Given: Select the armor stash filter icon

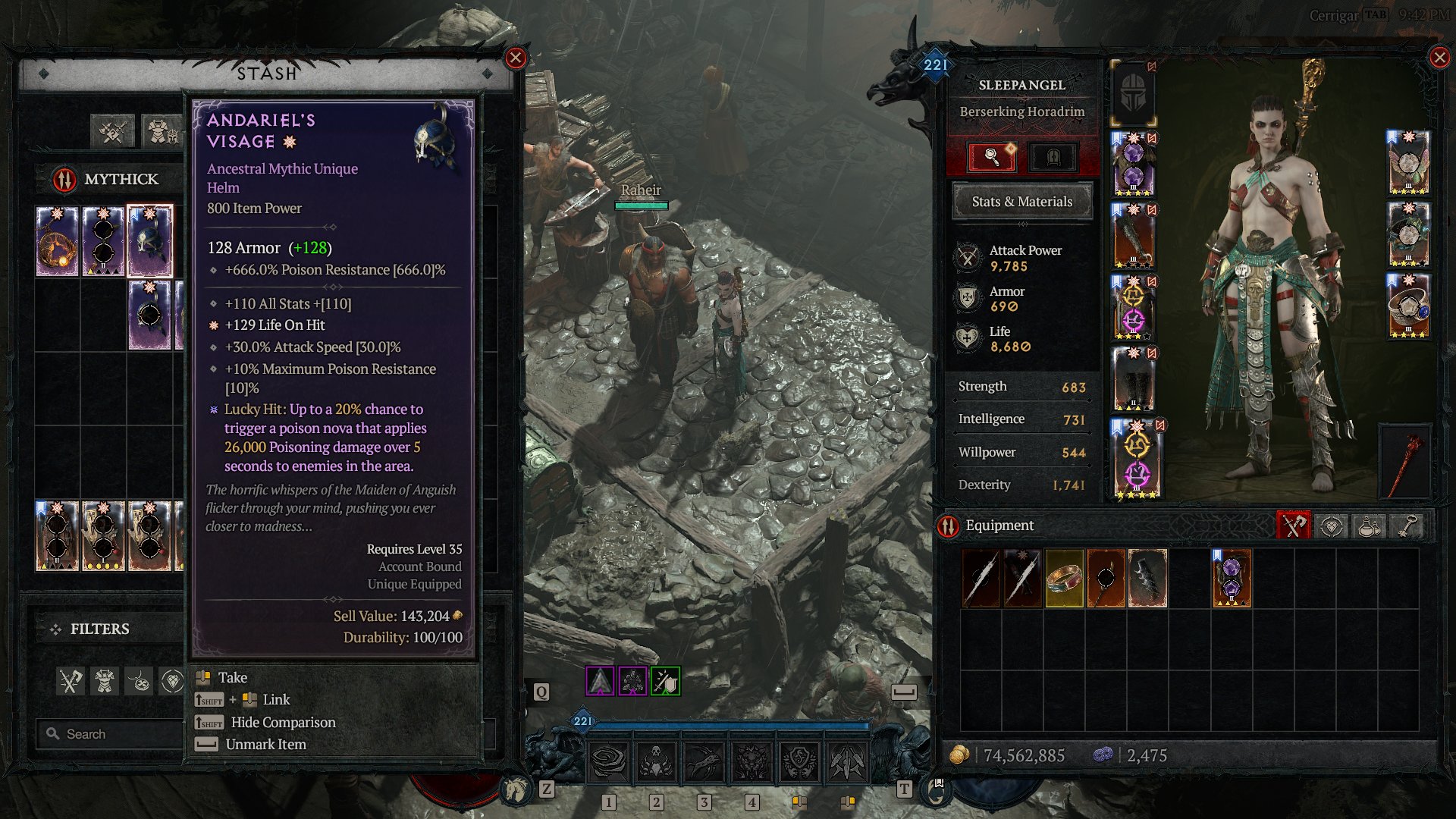Looking at the screenshot, I should 105,681.
